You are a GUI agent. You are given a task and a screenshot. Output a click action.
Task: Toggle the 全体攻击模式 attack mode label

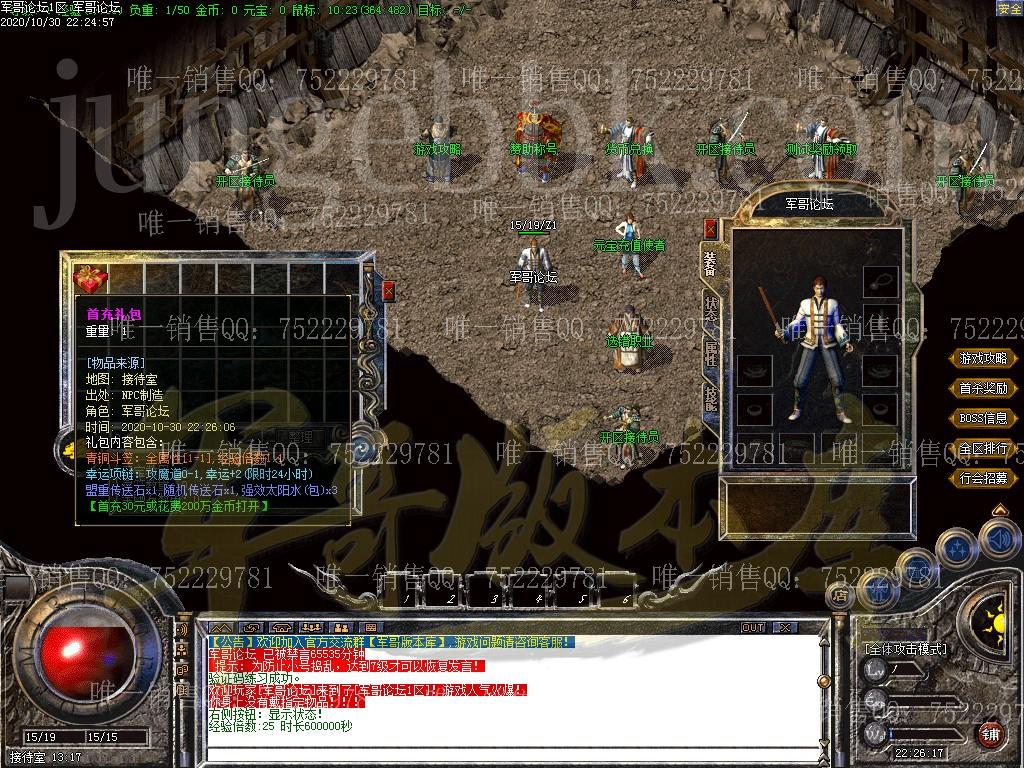tap(905, 649)
